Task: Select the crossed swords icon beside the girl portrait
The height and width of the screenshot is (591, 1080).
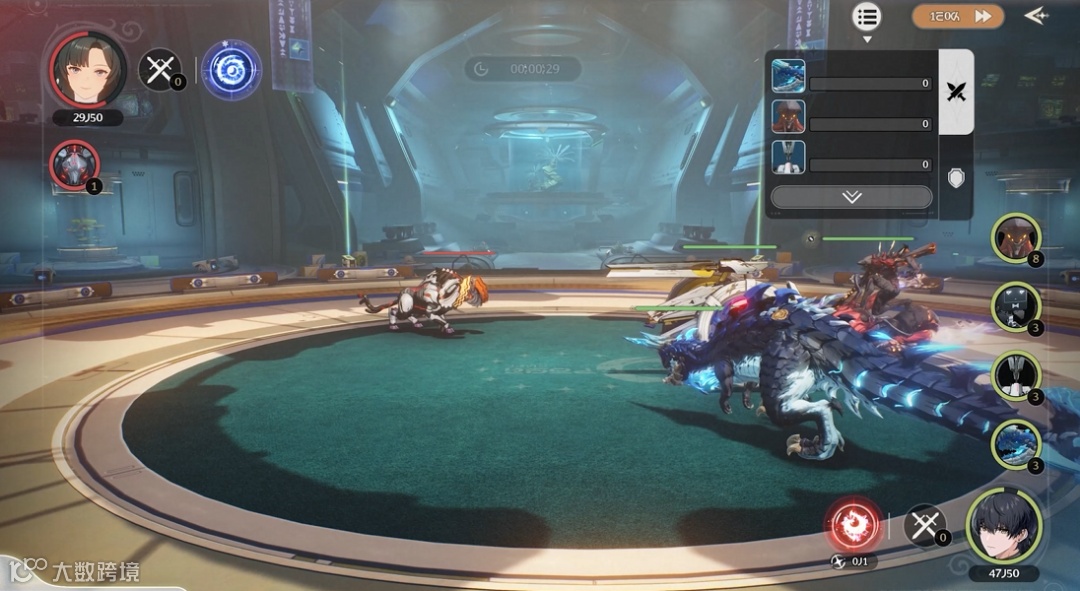Action: coord(159,69)
